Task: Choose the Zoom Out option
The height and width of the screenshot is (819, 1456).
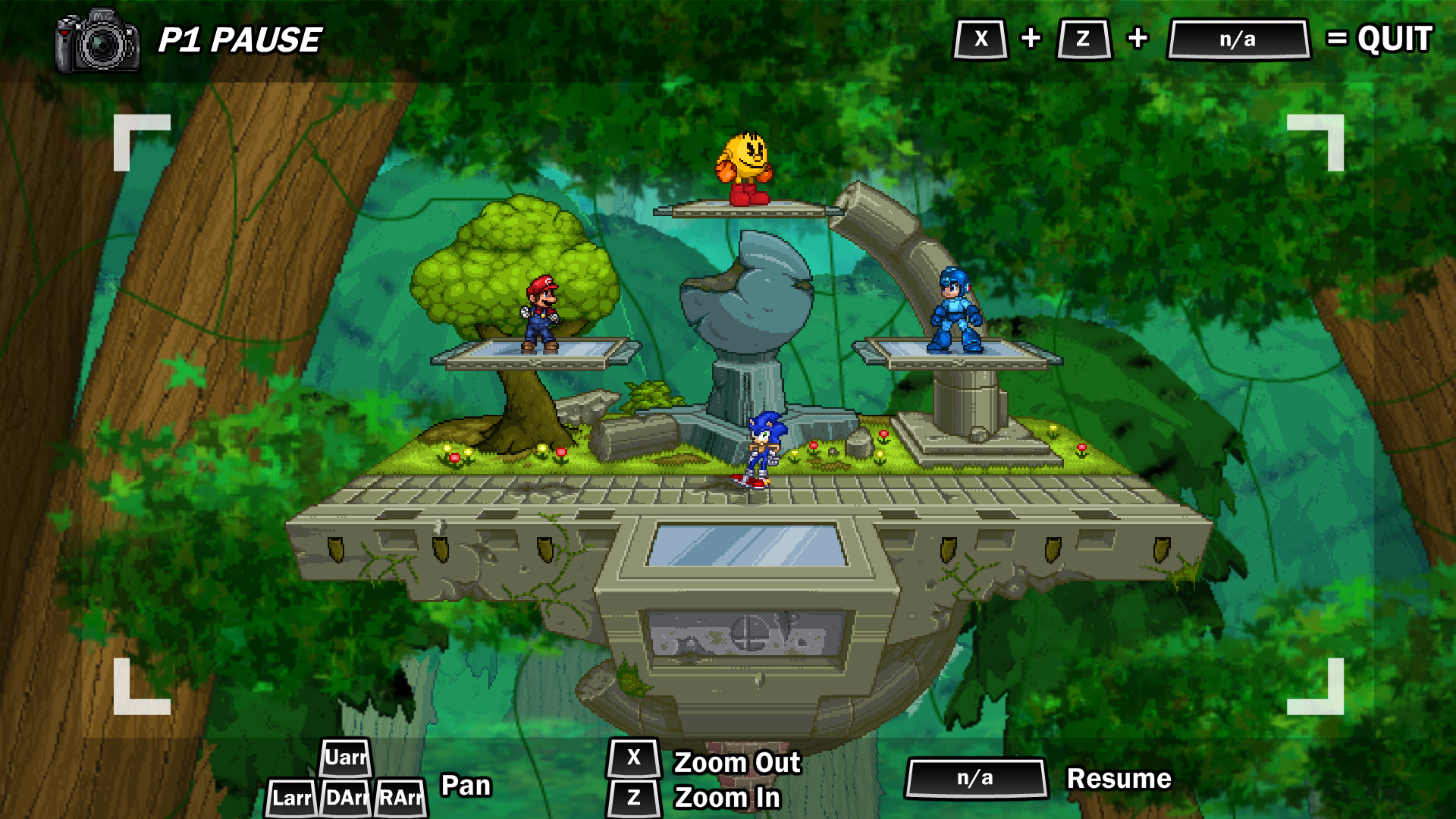Action: [736, 762]
